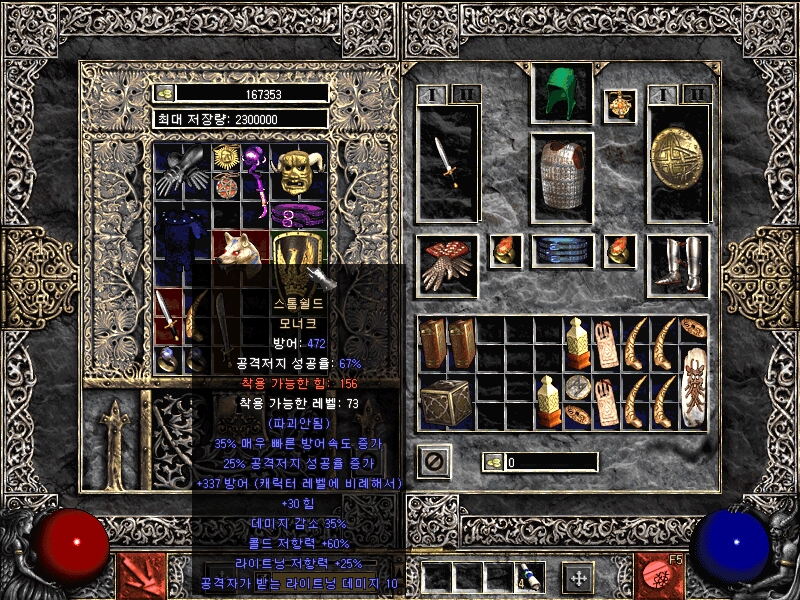800x600 pixels.
Task: Select the equipped green helm slot
Action: pos(561,93)
